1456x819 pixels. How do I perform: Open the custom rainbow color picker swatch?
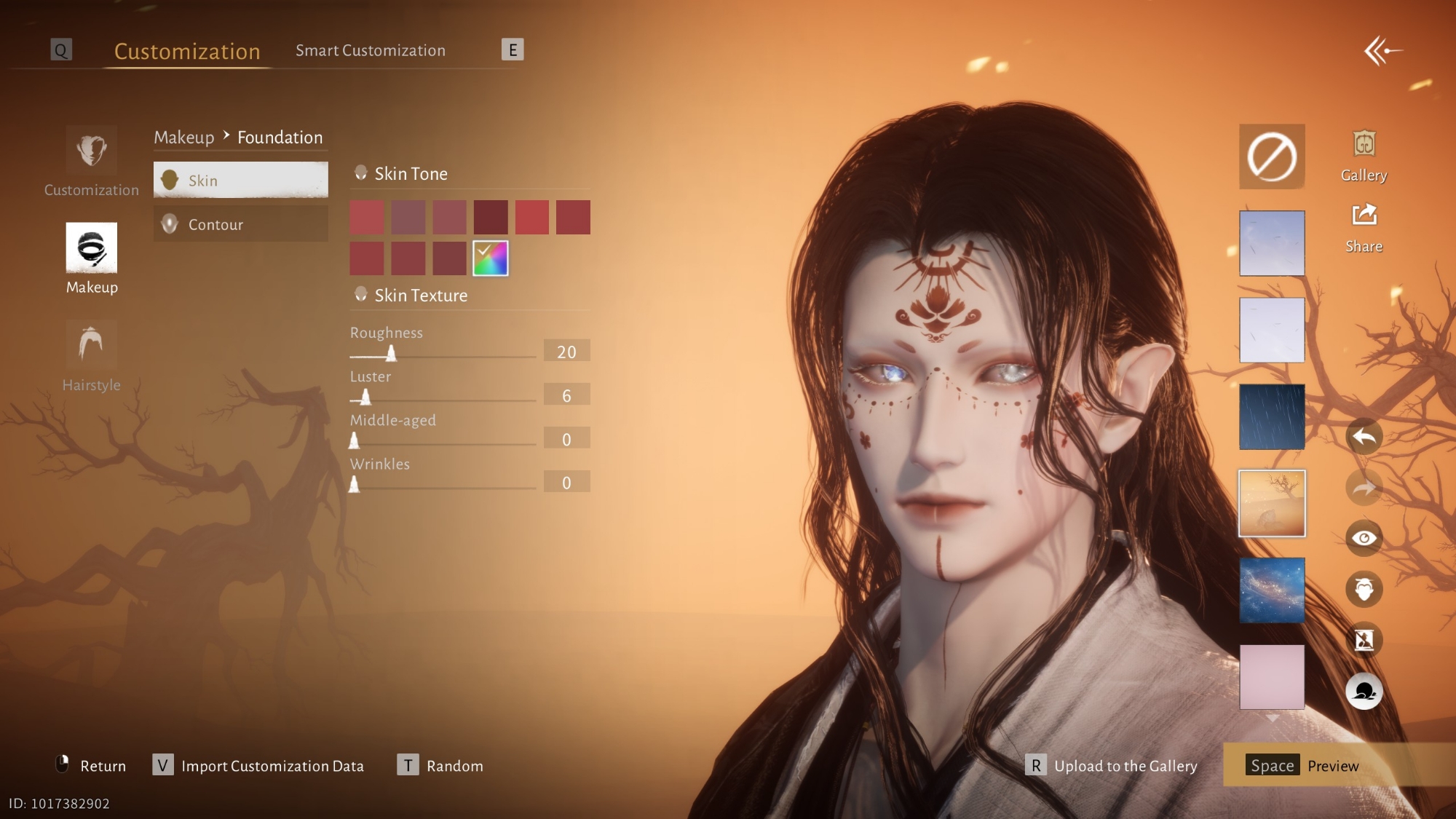(491, 258)
